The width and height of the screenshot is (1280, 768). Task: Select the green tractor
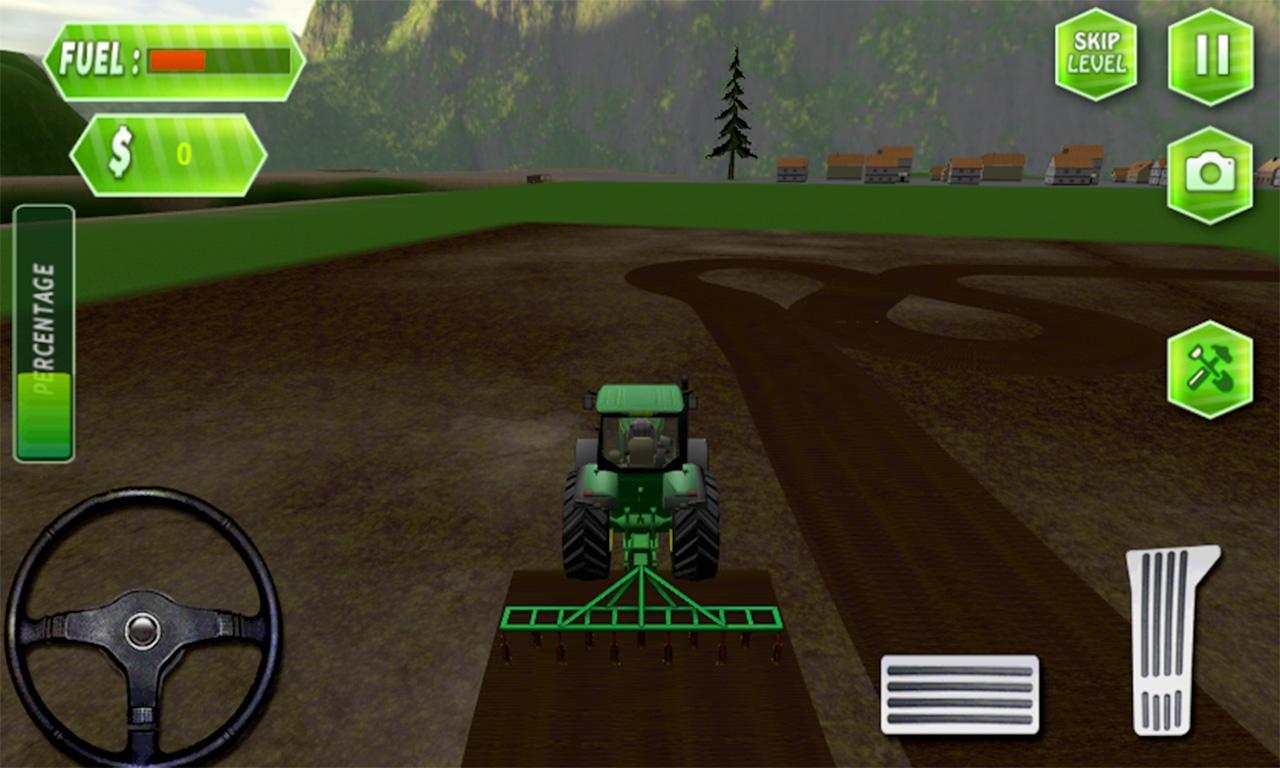(x=640, y=470)
